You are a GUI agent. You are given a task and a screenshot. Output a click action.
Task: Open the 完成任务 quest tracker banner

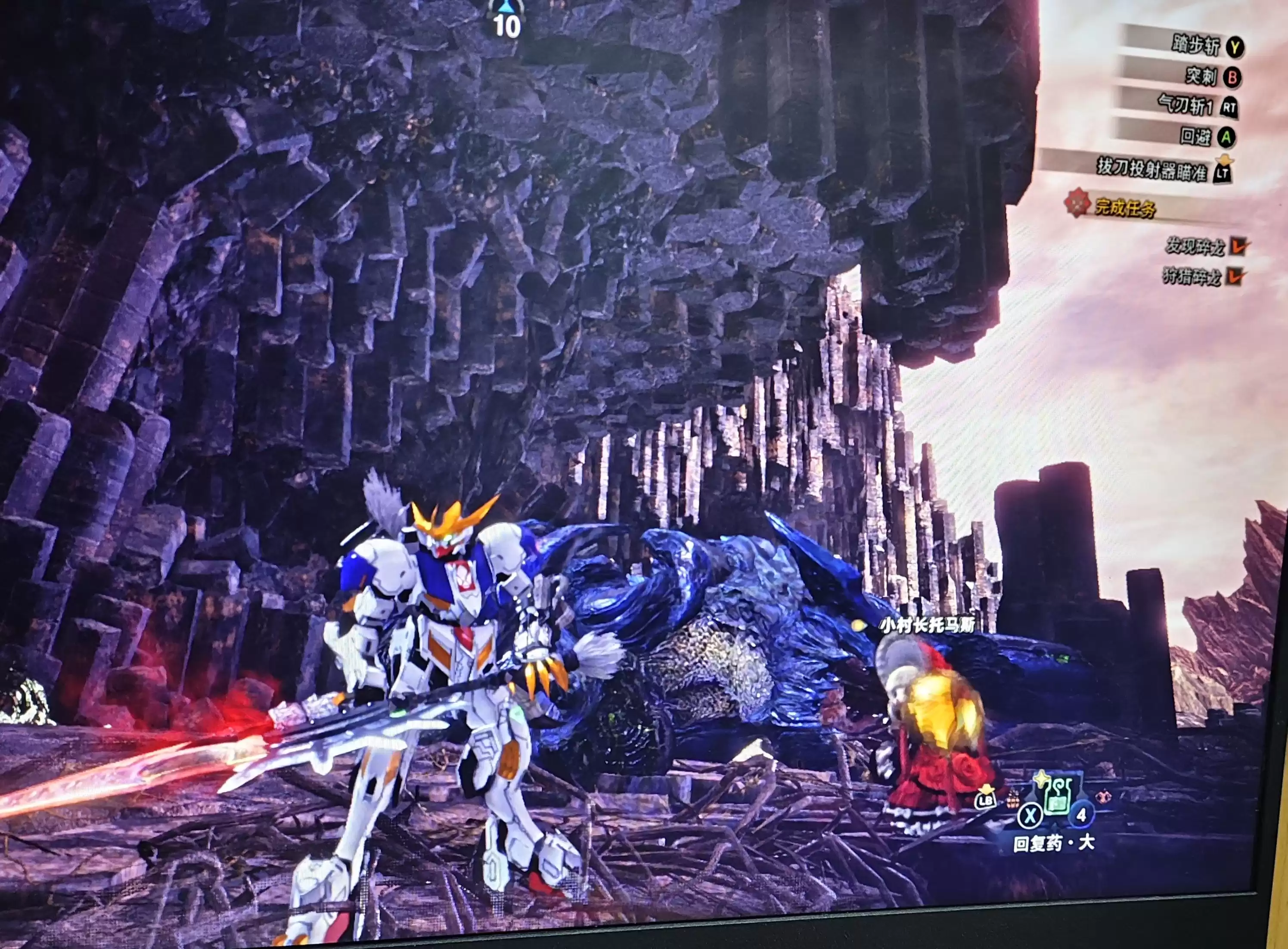point(1125,208)
